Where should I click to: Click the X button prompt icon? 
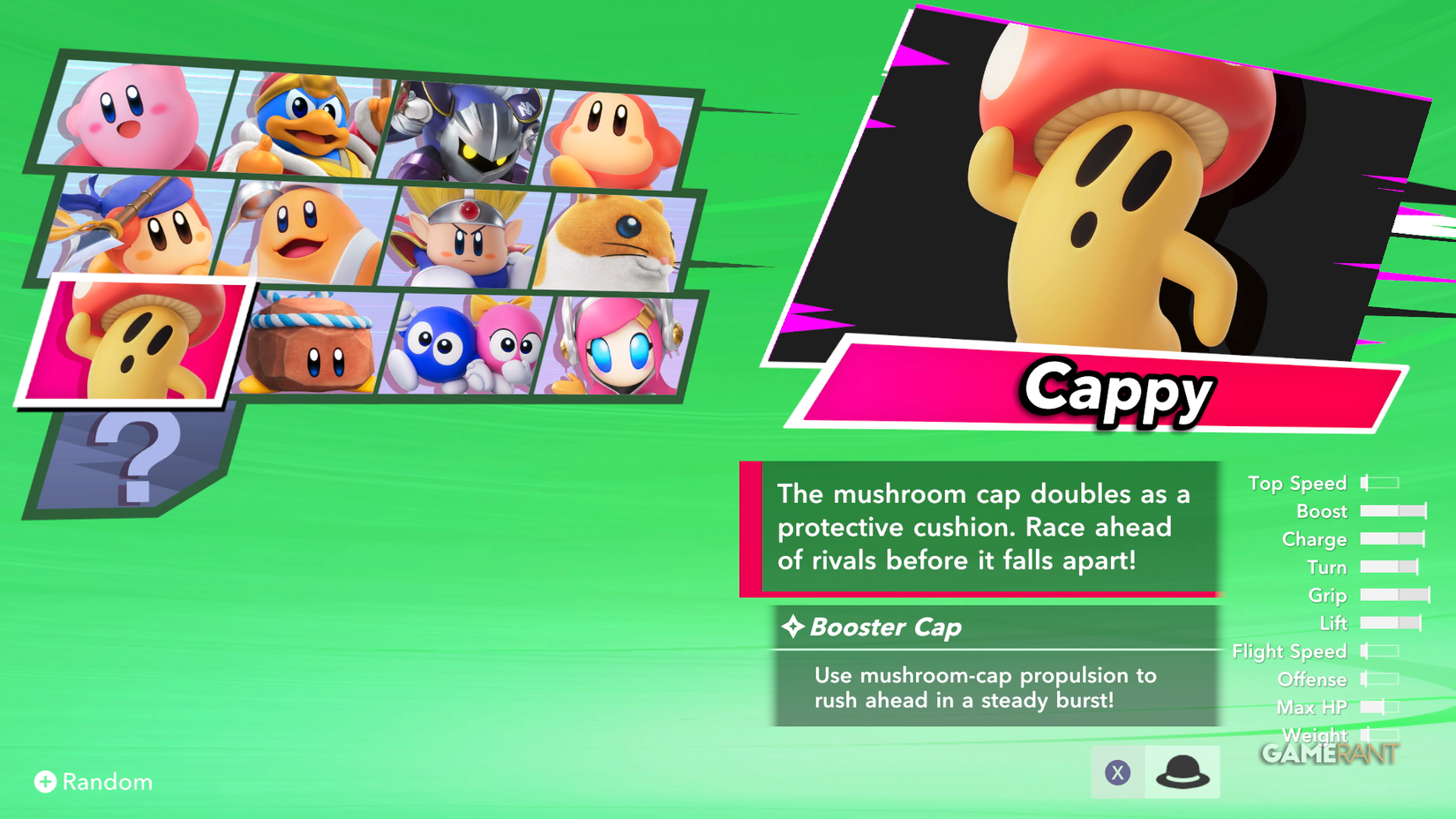click(1118, 770)
